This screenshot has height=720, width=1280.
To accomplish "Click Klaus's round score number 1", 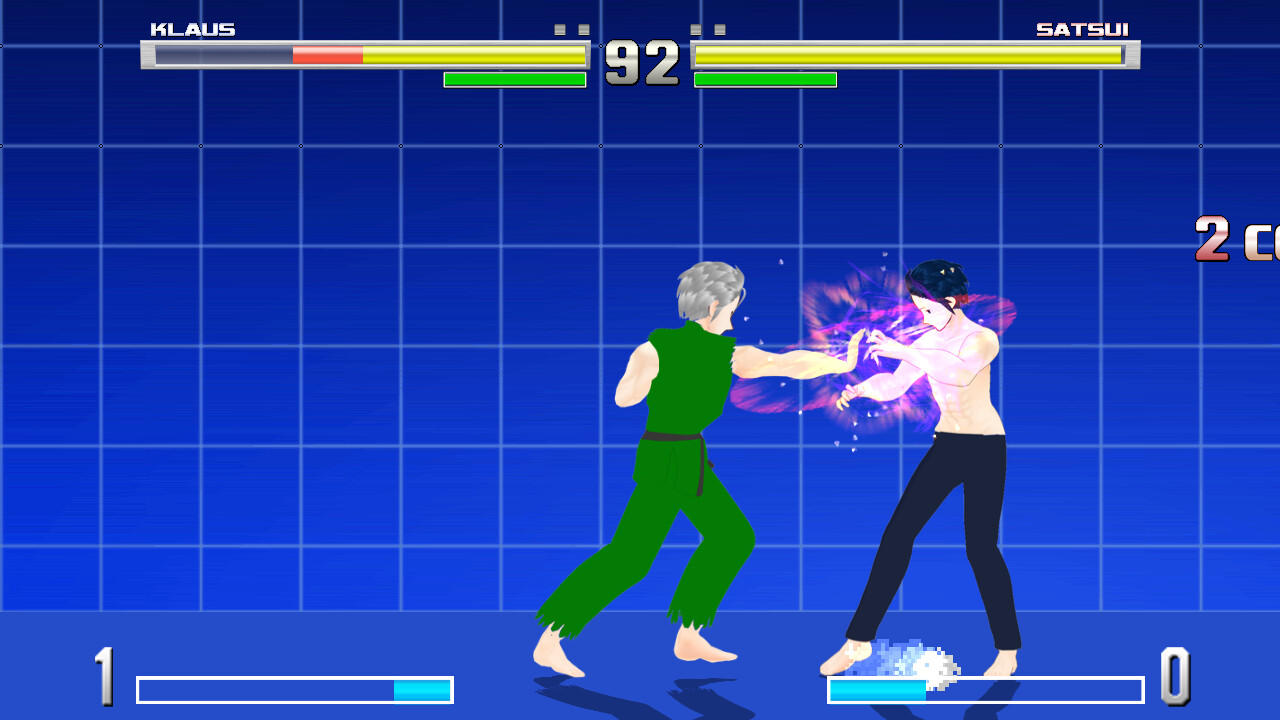I will click(107, 676).
